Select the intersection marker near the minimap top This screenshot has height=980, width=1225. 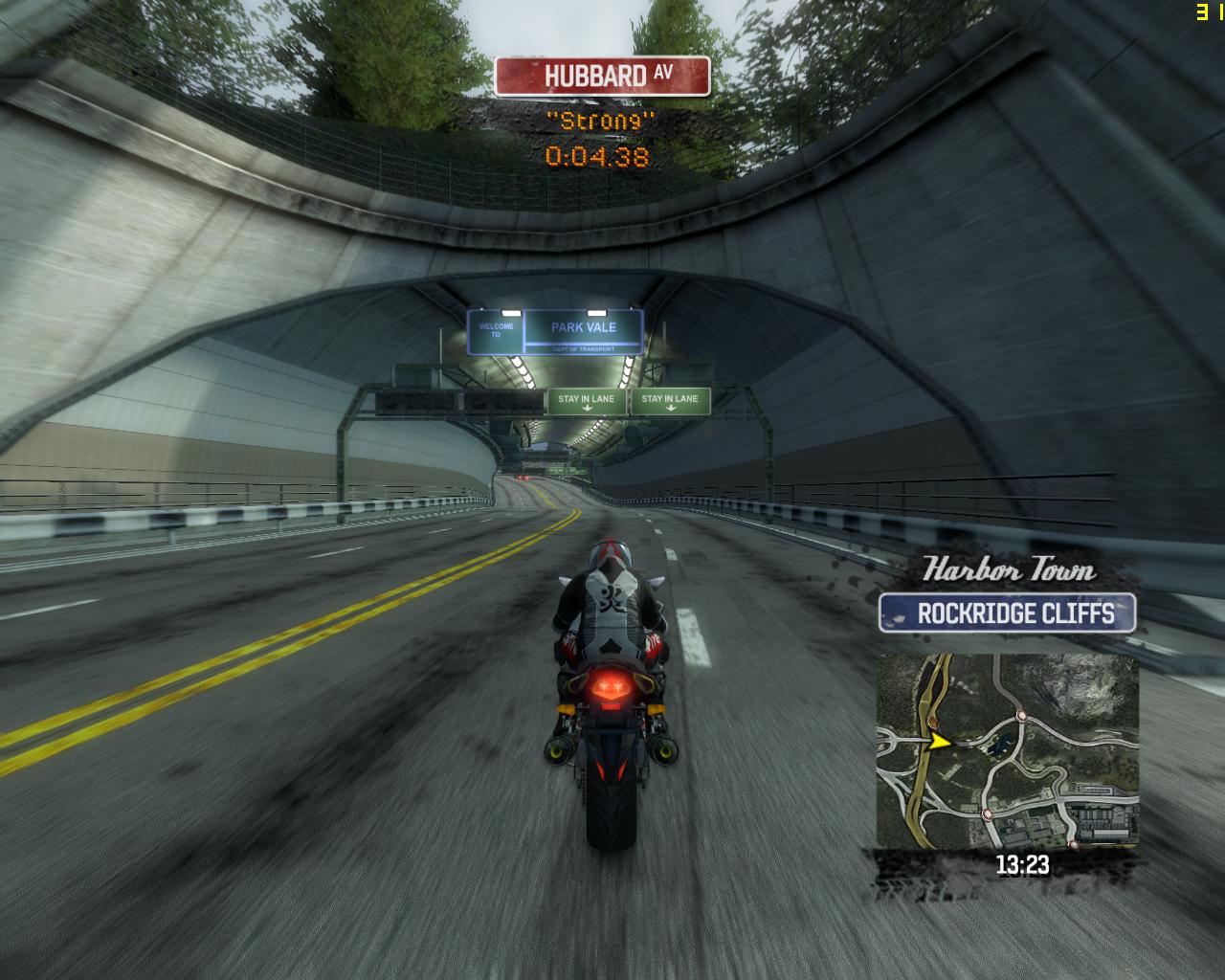coord(1021,716)
